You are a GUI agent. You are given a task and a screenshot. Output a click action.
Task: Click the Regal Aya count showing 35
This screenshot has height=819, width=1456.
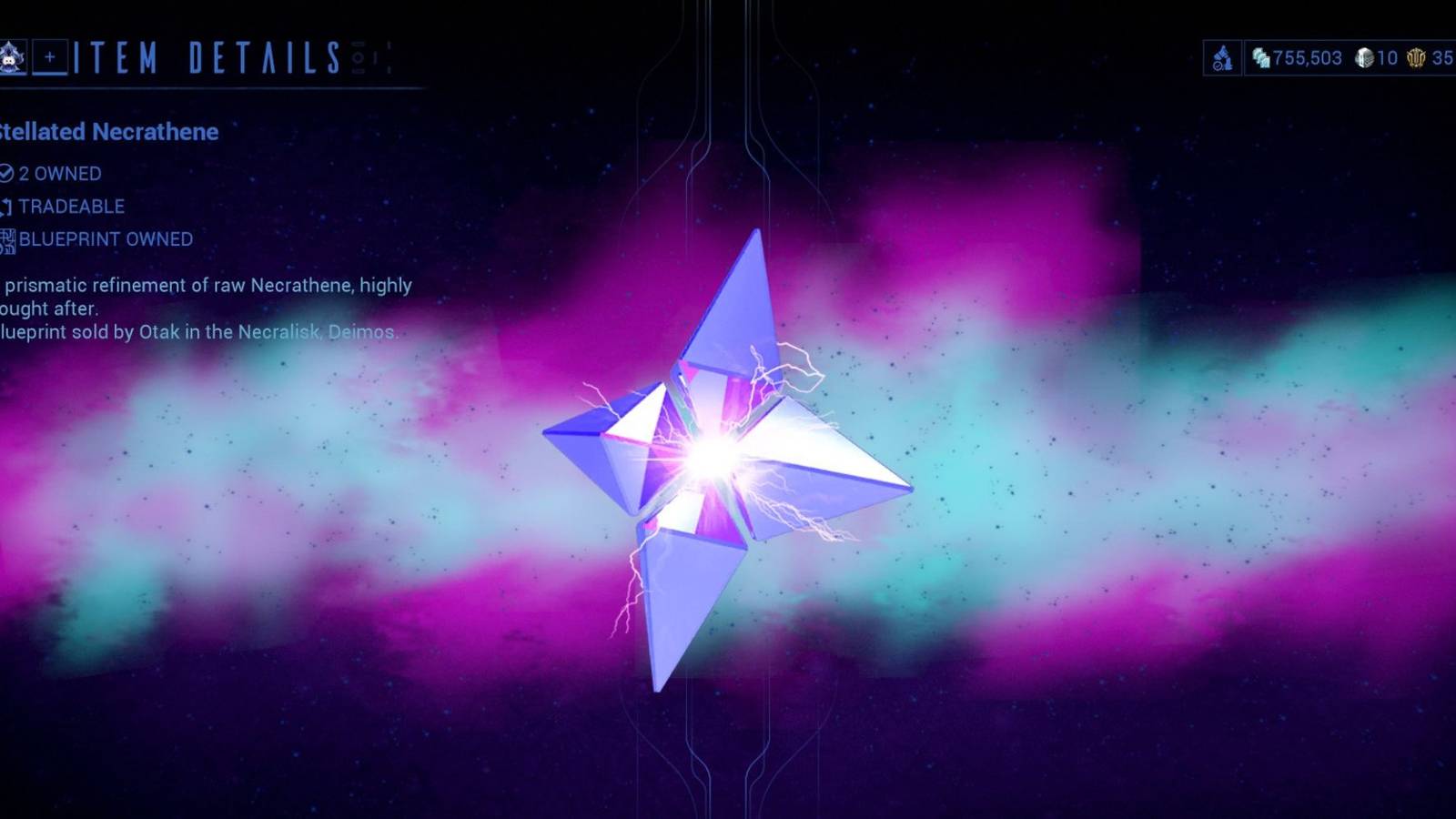(x=1443, y=58)
